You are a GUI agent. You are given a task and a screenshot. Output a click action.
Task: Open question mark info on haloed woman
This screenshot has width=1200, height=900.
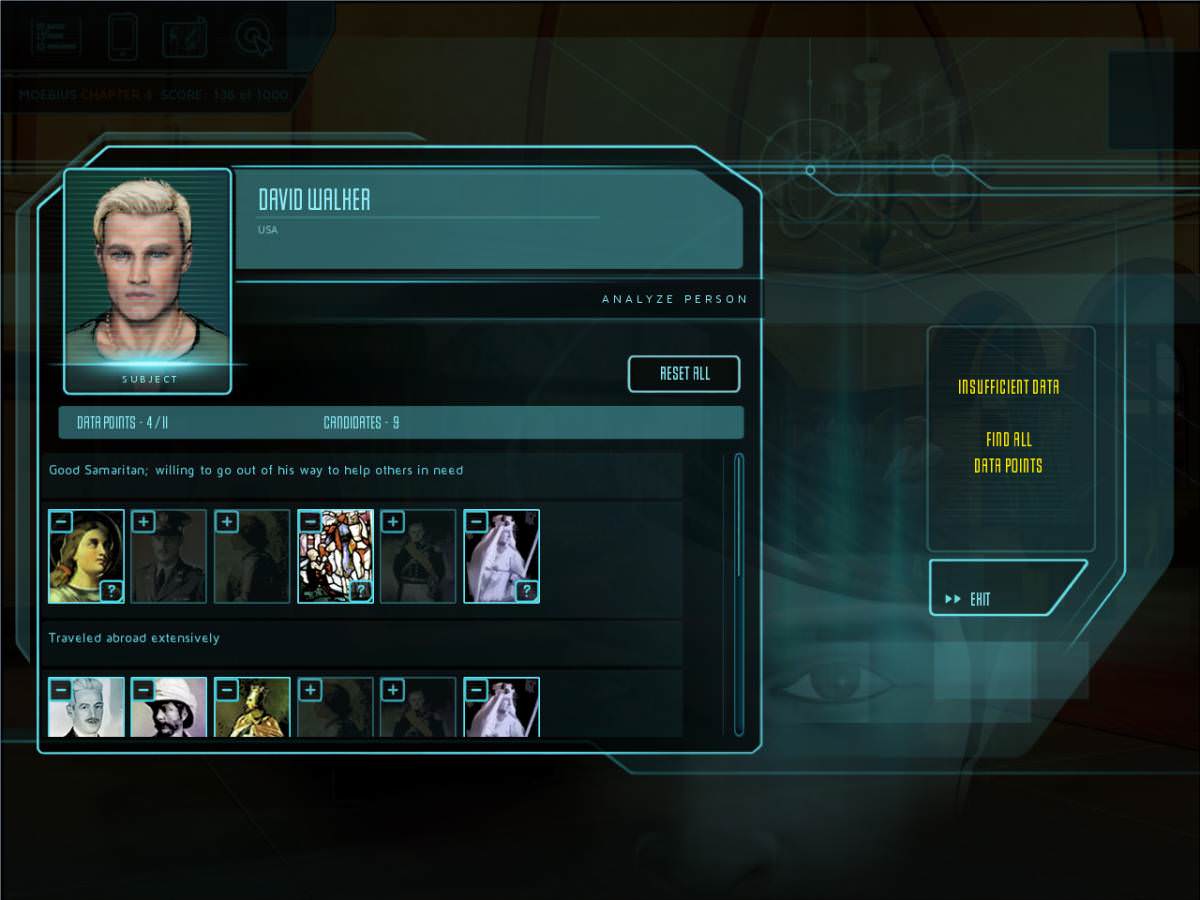(x=111, y=591)
